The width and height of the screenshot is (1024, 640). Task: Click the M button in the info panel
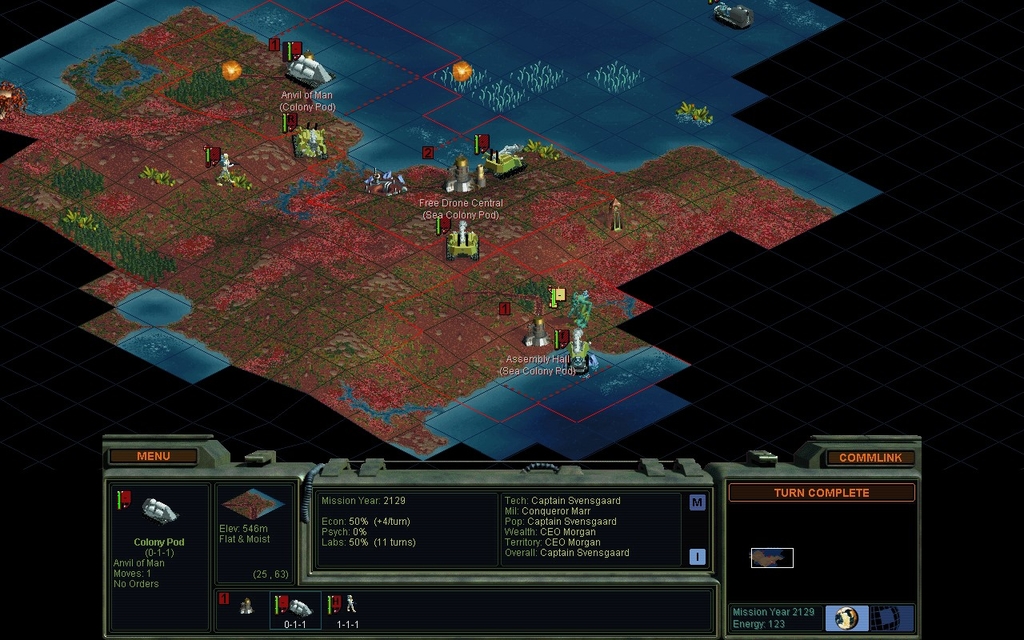point(697,503)
